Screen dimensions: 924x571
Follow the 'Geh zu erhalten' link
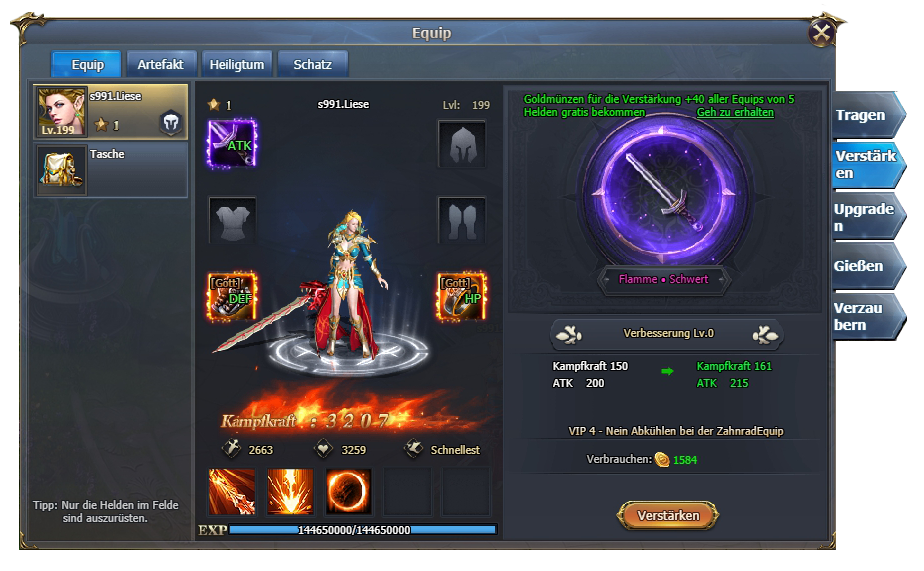(735, 113)
